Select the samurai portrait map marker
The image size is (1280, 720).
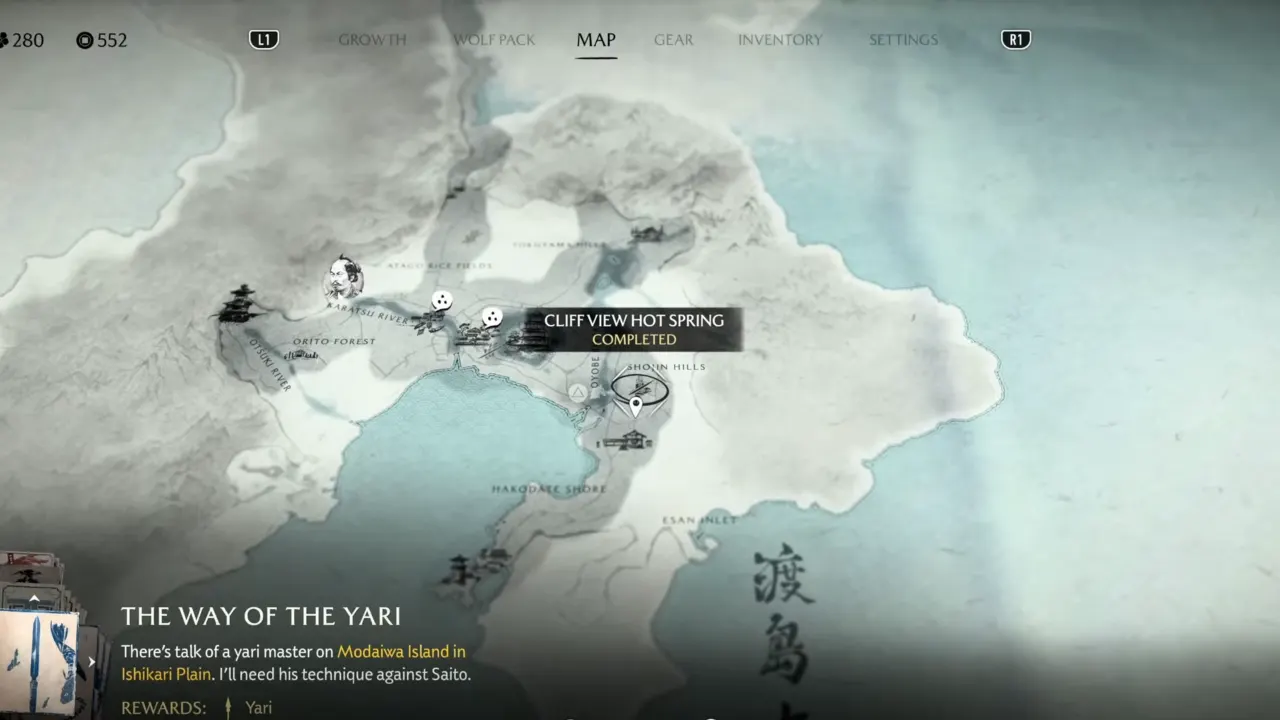click(x=343, y=279)
